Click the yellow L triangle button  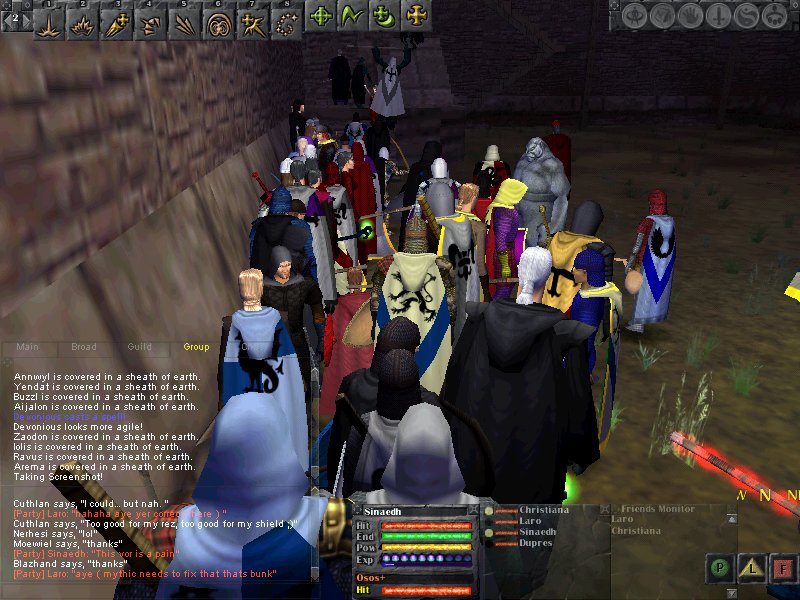click(751, 567)
